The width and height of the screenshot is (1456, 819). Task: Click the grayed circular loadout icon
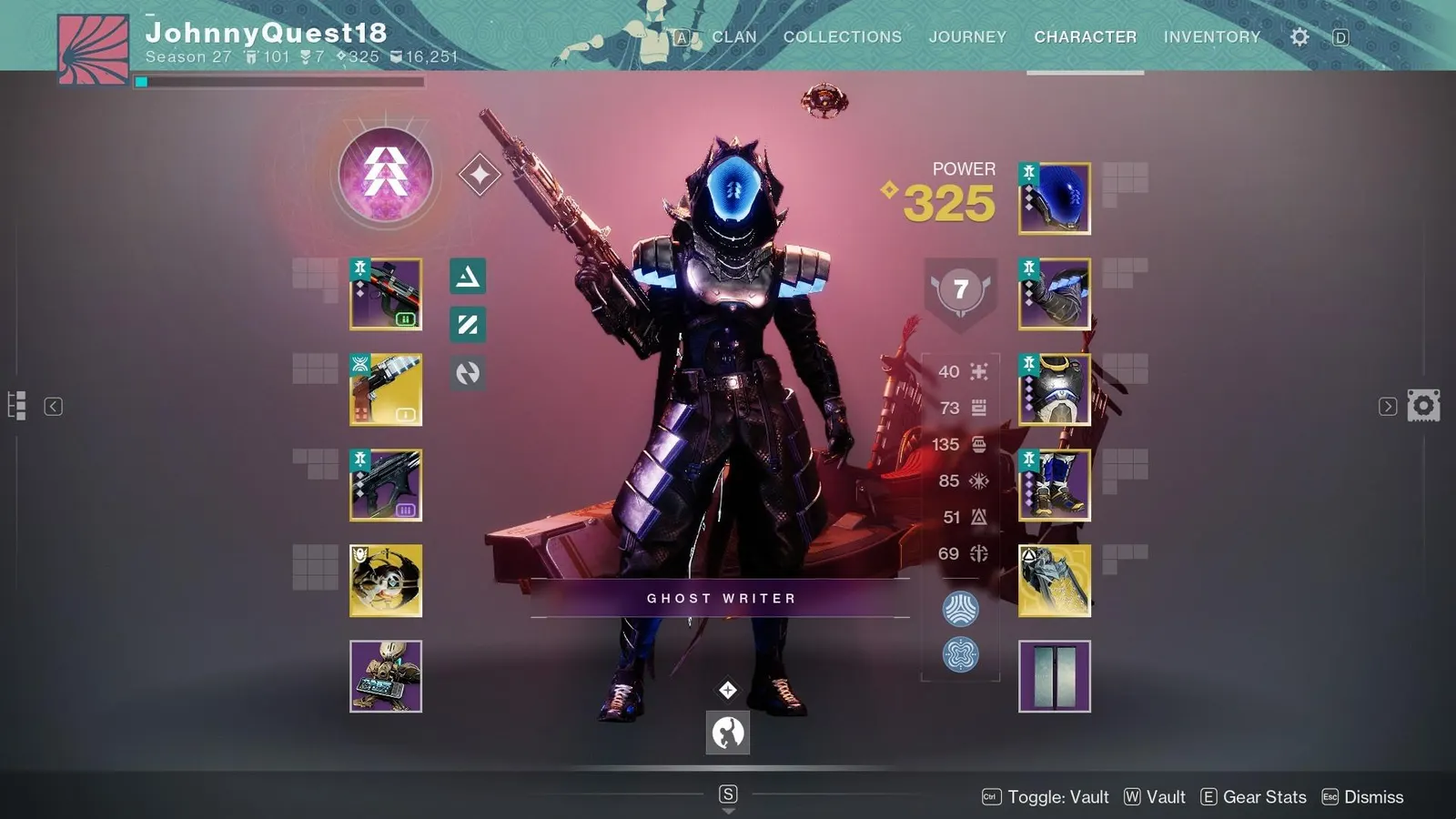[469, 374]
